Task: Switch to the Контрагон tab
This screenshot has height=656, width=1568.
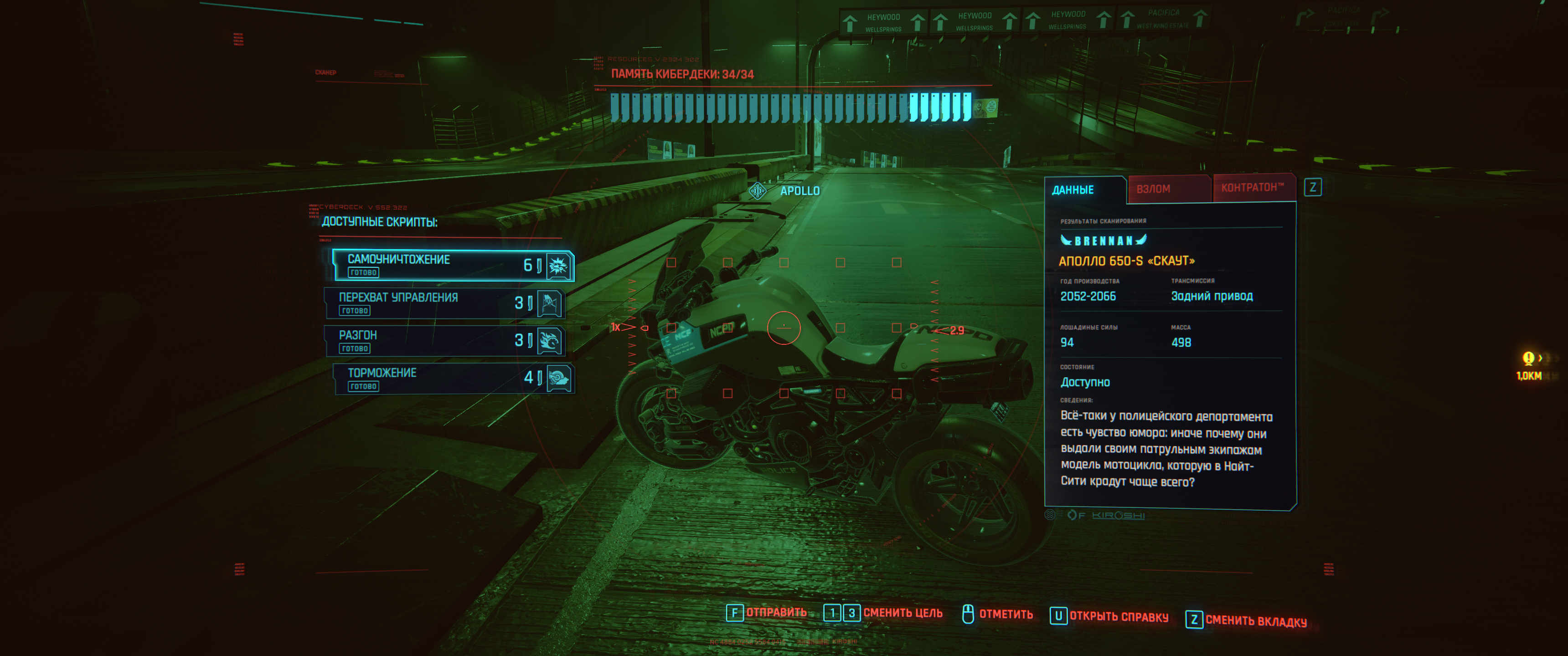Action: 1252,187
